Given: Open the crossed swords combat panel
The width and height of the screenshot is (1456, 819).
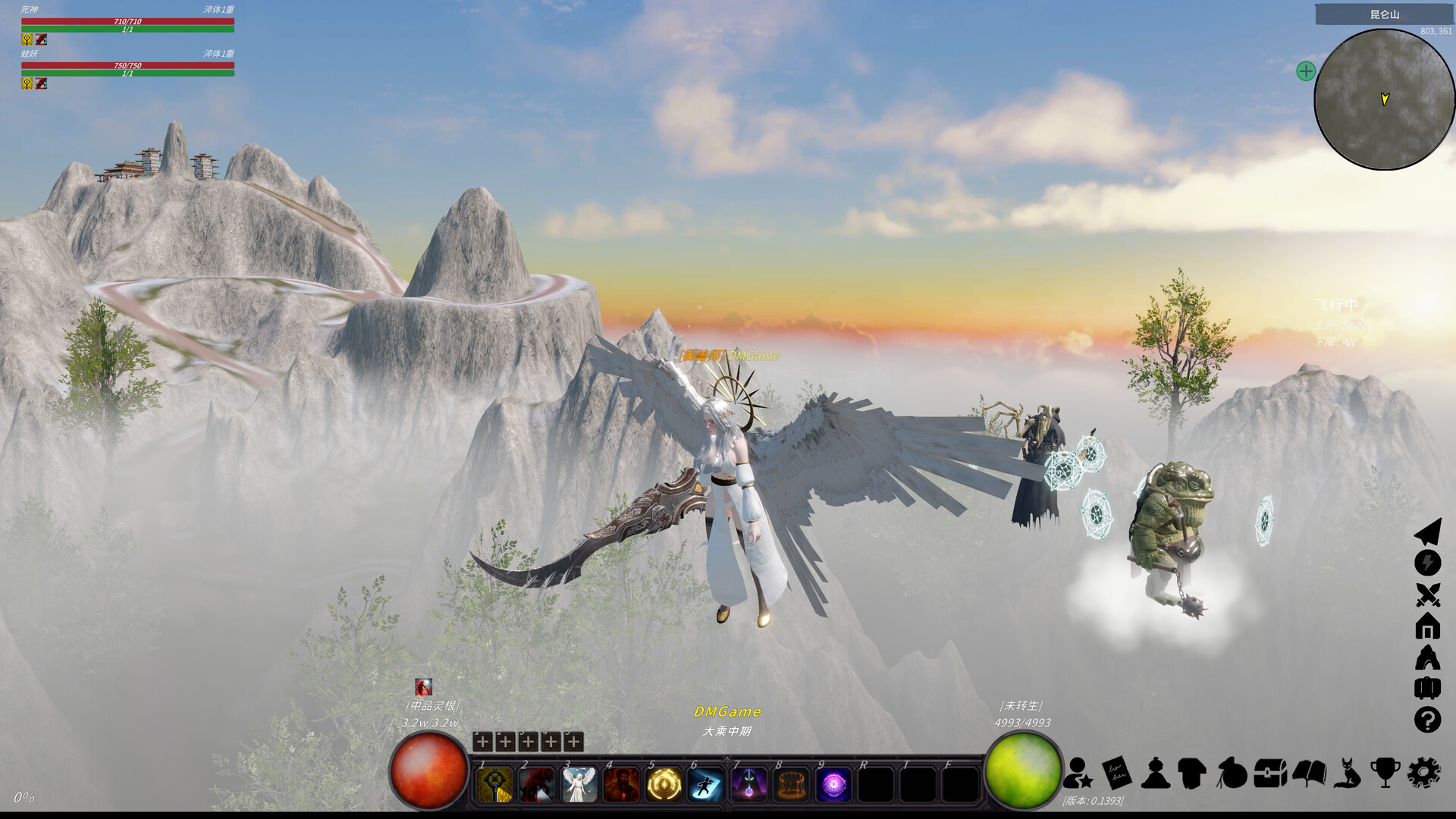Looking at the screenshot, I should click(x=1429, y=595).
